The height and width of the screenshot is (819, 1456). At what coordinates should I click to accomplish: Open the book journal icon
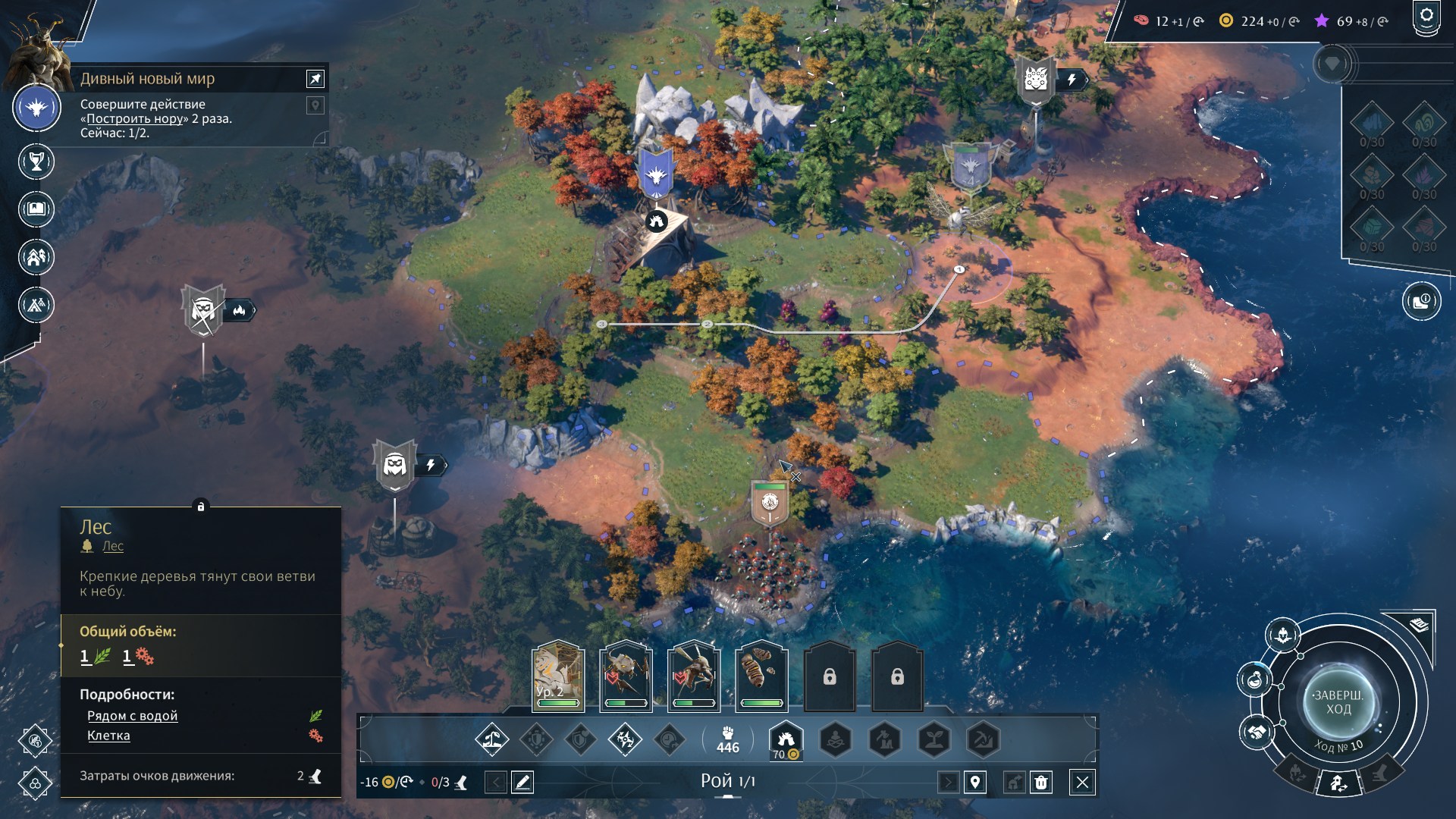[36, 209]
